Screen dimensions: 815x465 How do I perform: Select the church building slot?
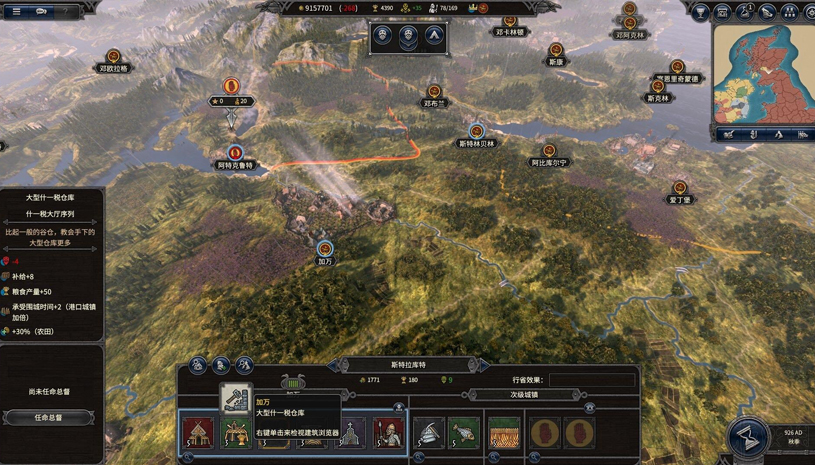tap(349, 434)
